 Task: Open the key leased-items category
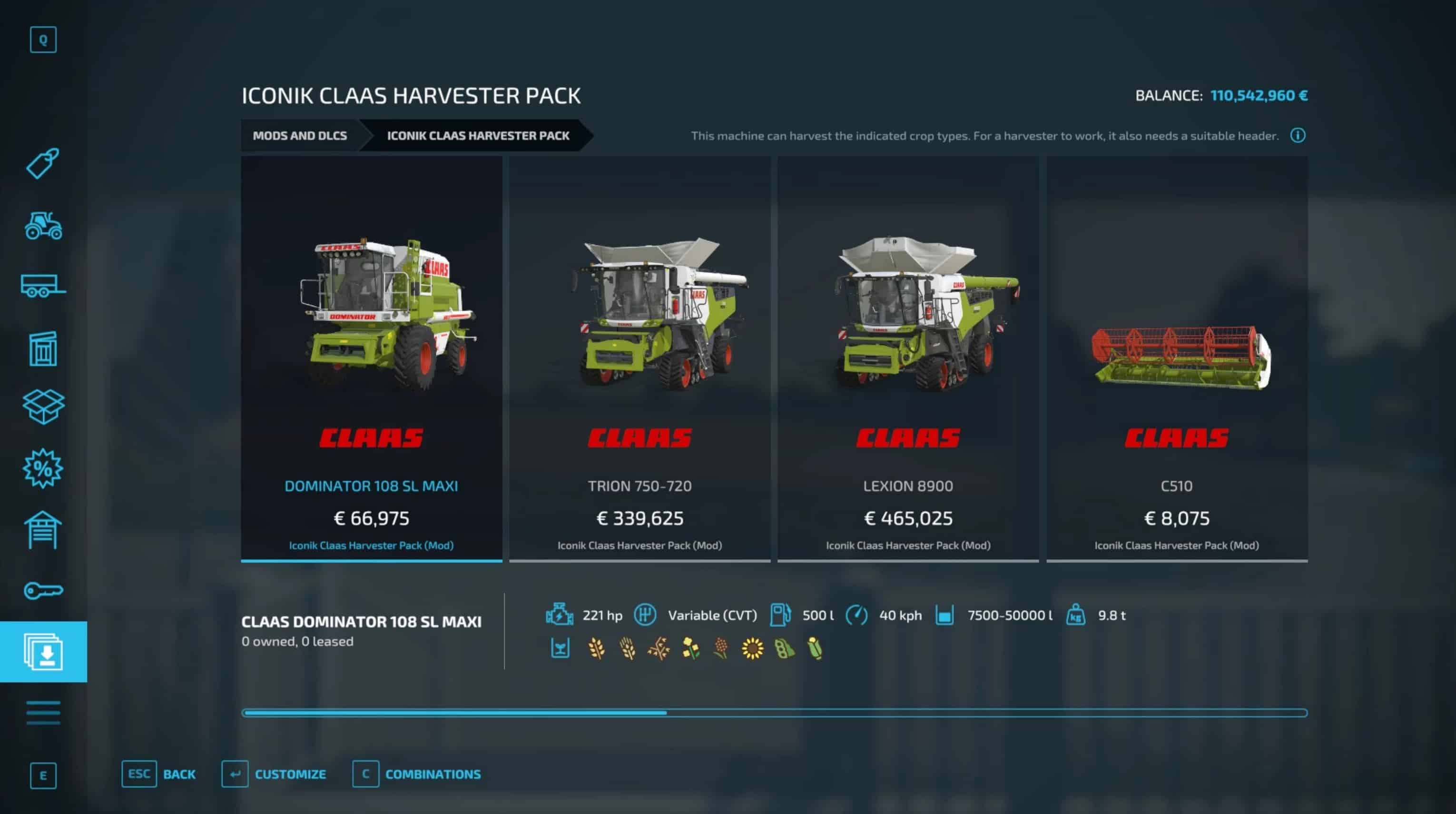(43, 591)
